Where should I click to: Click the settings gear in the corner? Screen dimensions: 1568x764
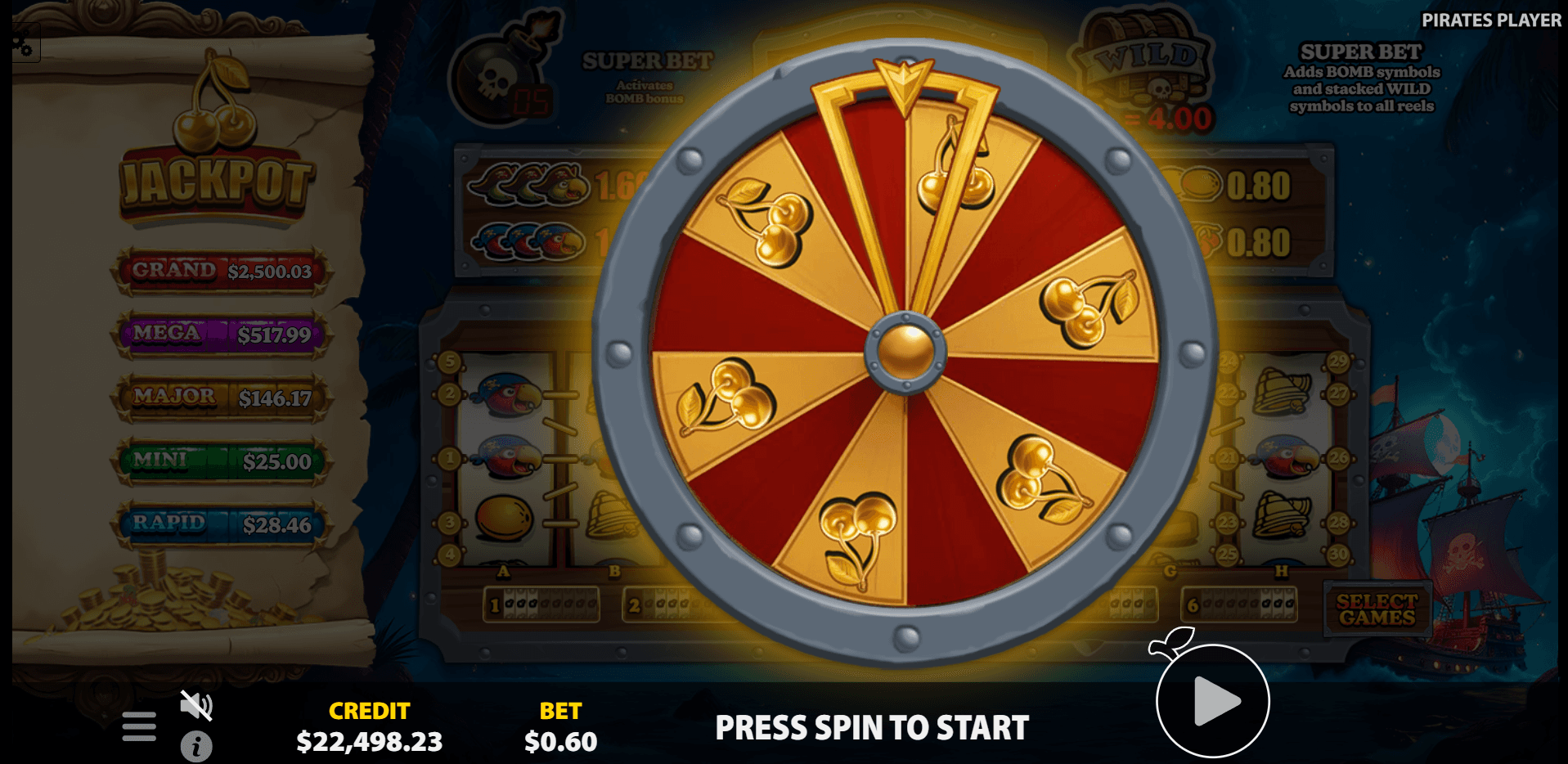pyautogui.click(x=22, y=45)
